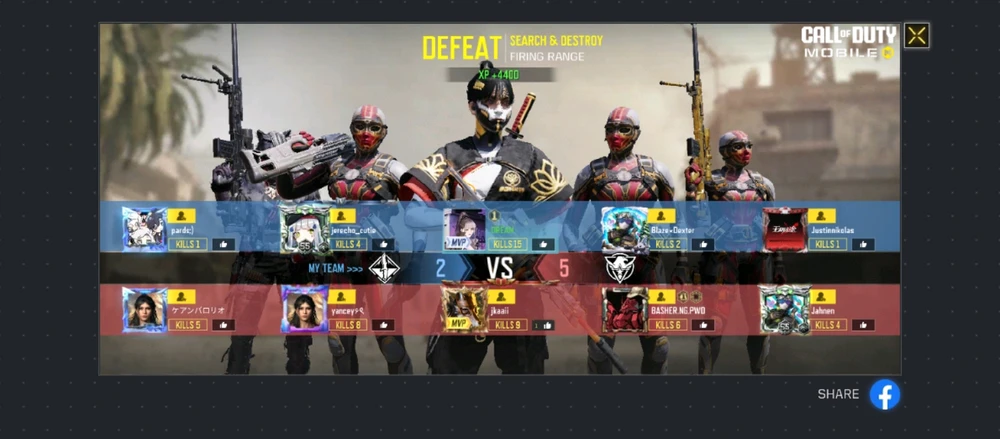The image size is (1000, 439).
Task: Like enemy player Jahnen
Action: click(x=862, y=325)
